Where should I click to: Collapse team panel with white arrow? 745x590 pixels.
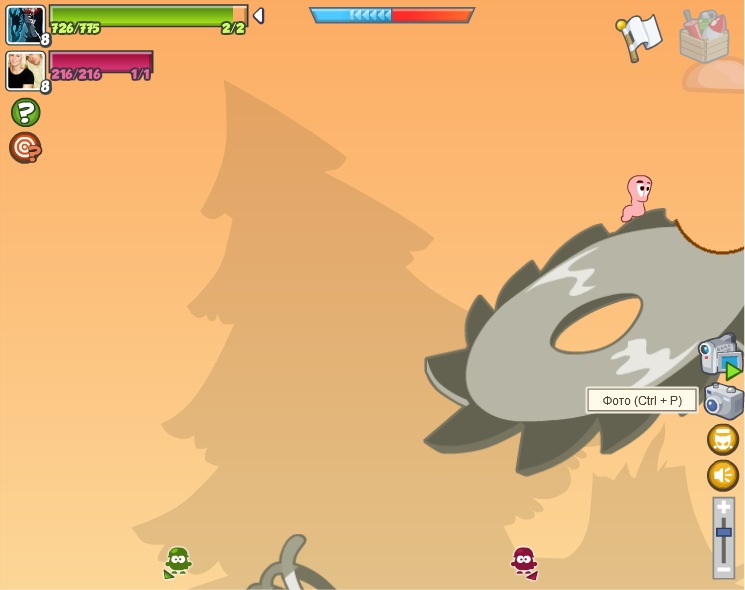[x=258, y=16]
